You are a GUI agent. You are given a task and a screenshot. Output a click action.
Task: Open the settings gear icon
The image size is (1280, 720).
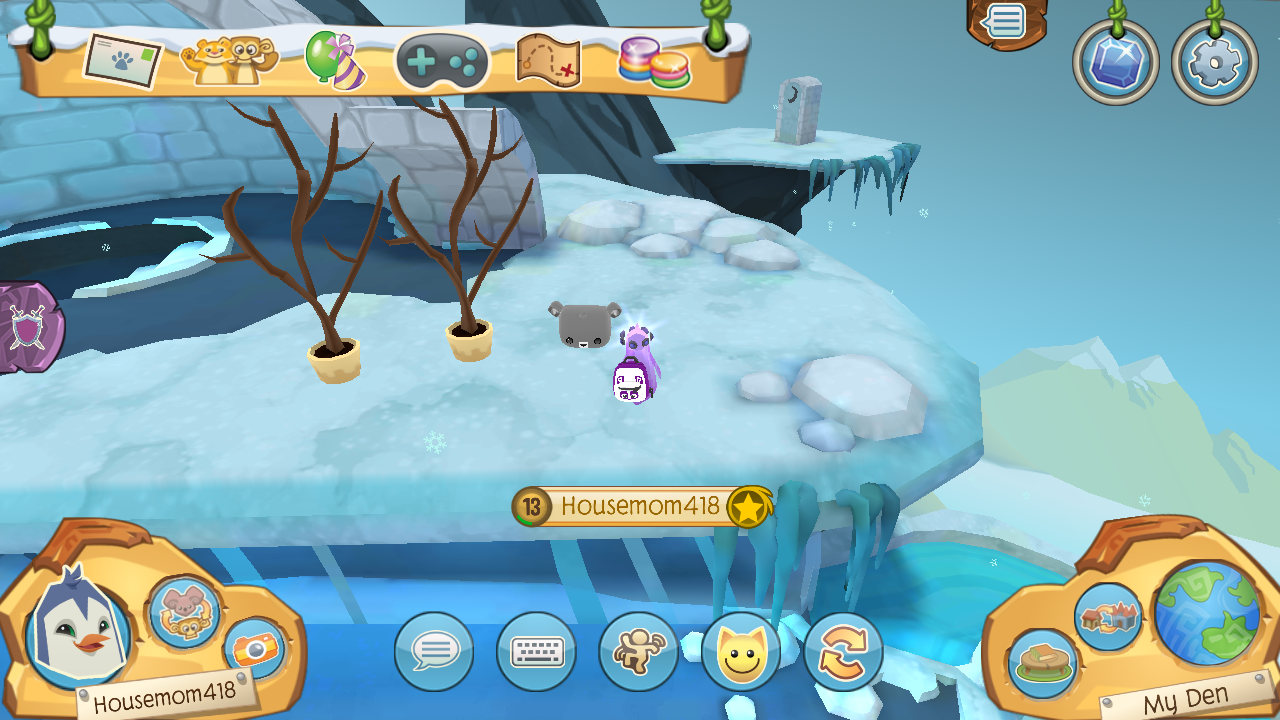pyautogui.click(x=1214, y=61)
